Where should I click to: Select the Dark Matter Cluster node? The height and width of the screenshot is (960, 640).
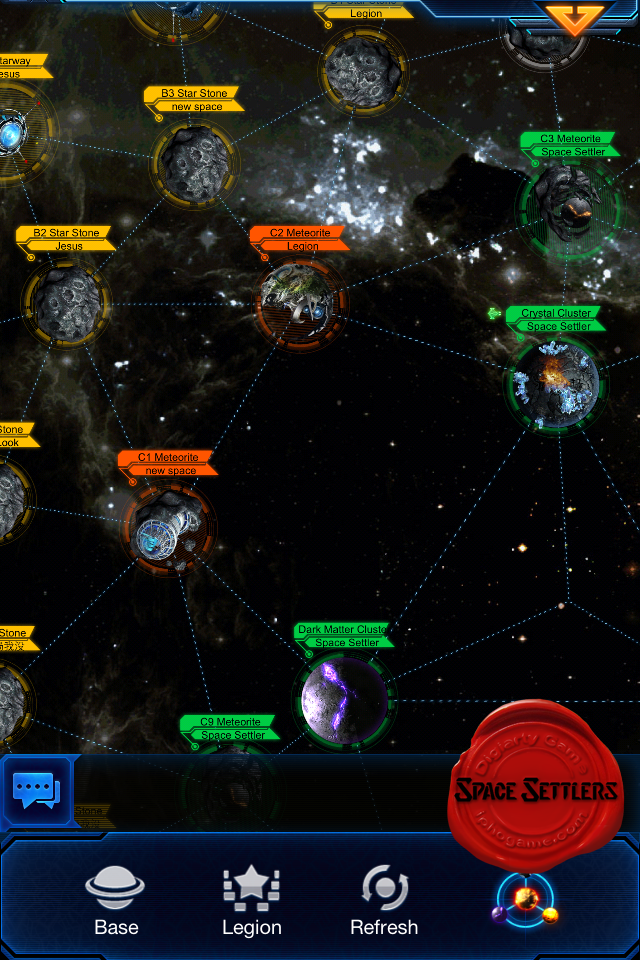[x=344, y=699]
